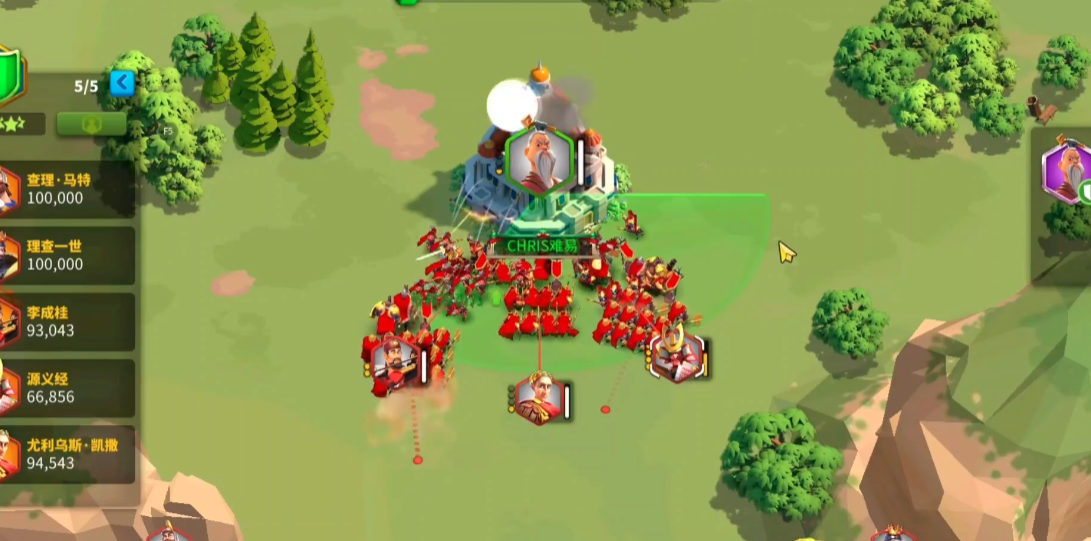Collapse the army list with the blue arrow
Screen dimensions: 1091x541
(121, 83)
